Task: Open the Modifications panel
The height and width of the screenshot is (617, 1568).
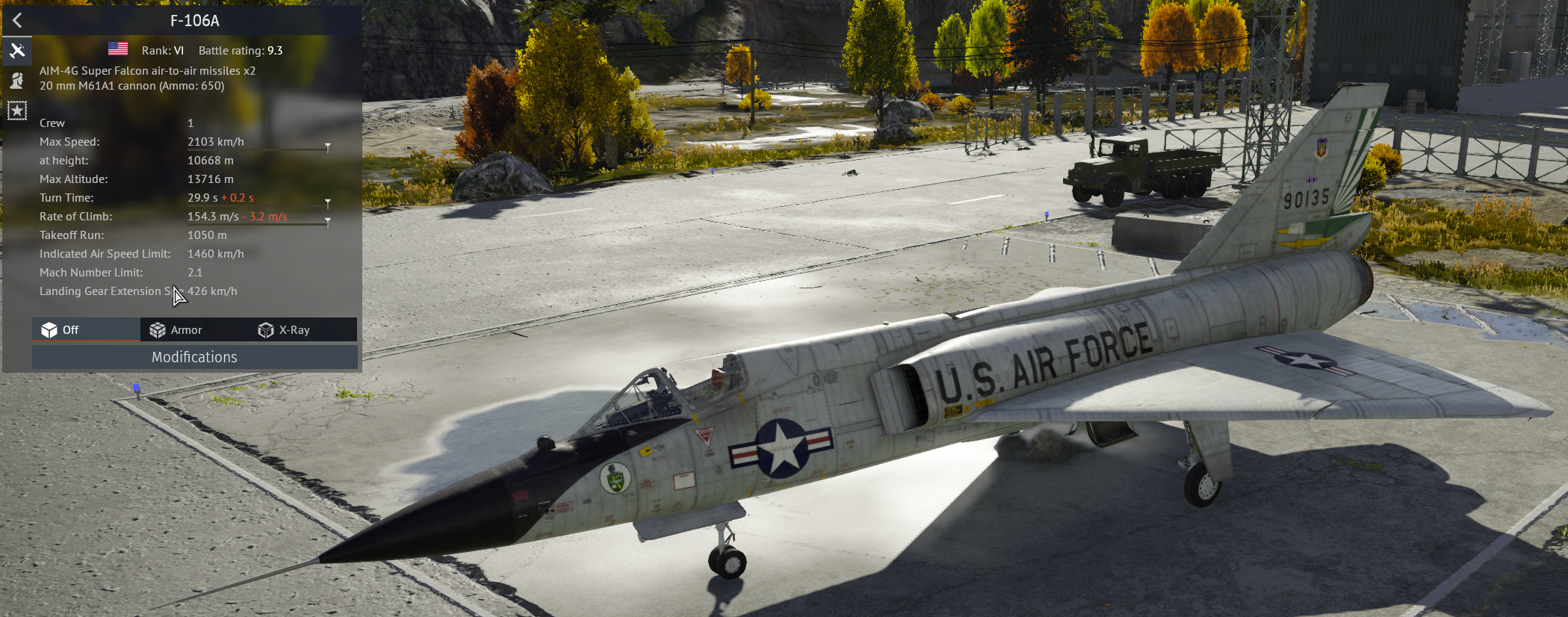Action: [194, 357]
